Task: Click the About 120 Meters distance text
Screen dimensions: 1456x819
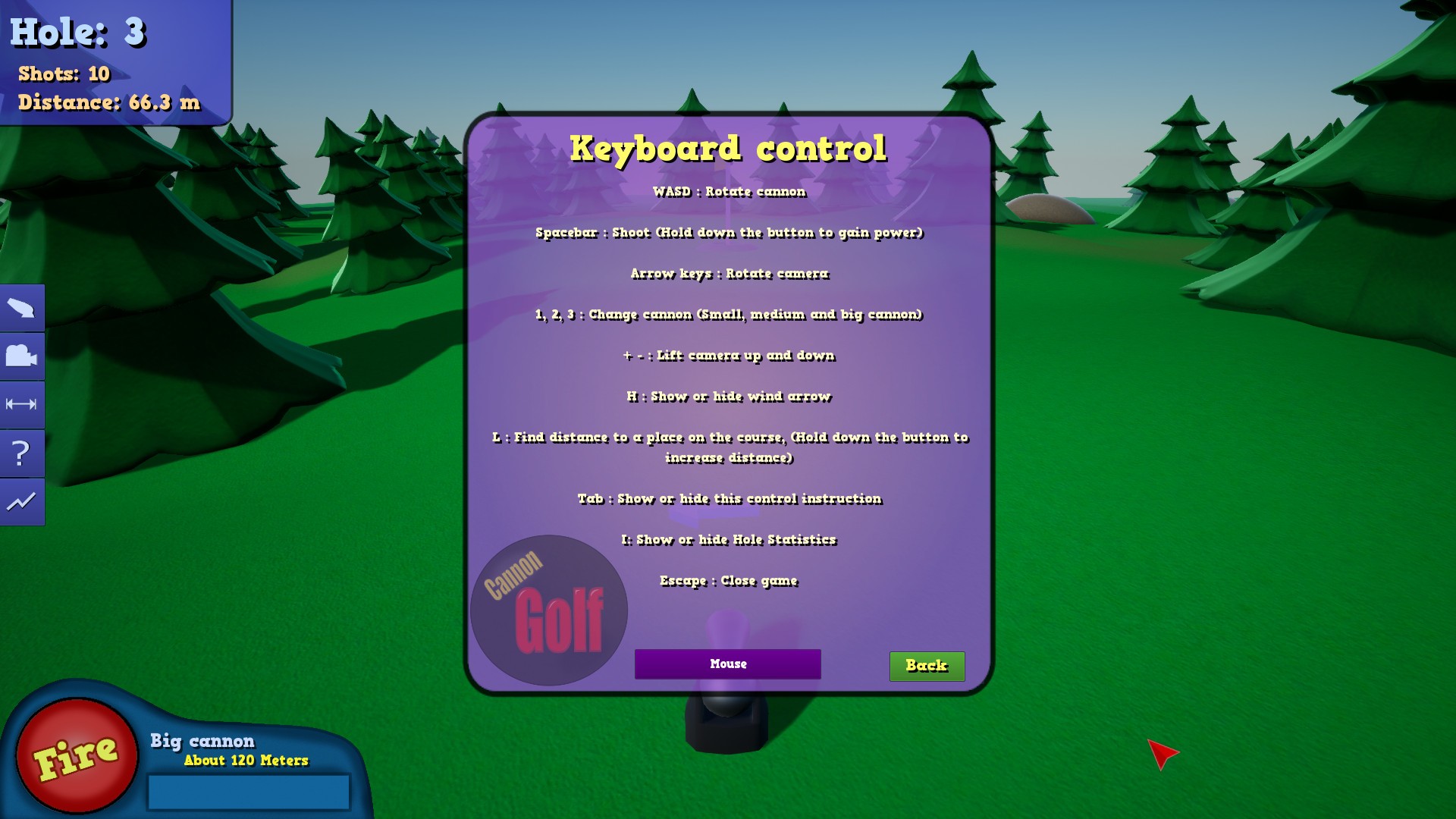Action: [245, 761]
